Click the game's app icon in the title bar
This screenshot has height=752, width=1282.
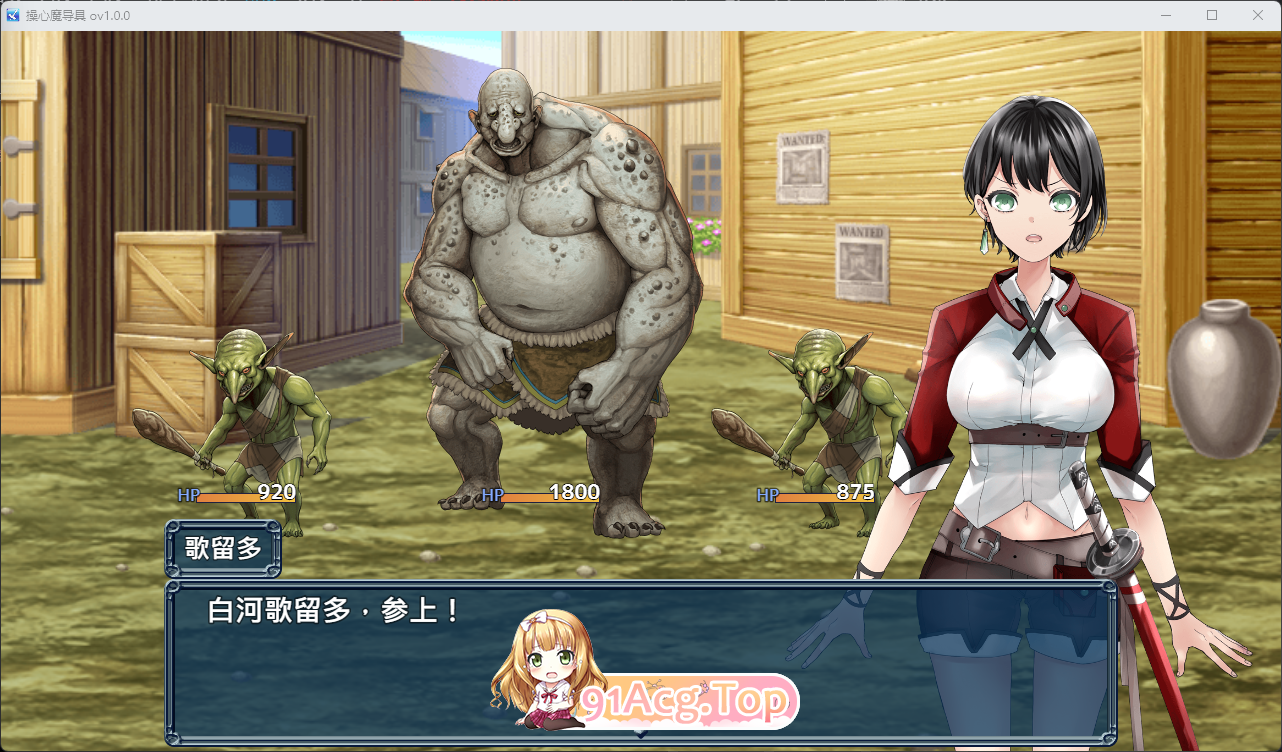14,15
